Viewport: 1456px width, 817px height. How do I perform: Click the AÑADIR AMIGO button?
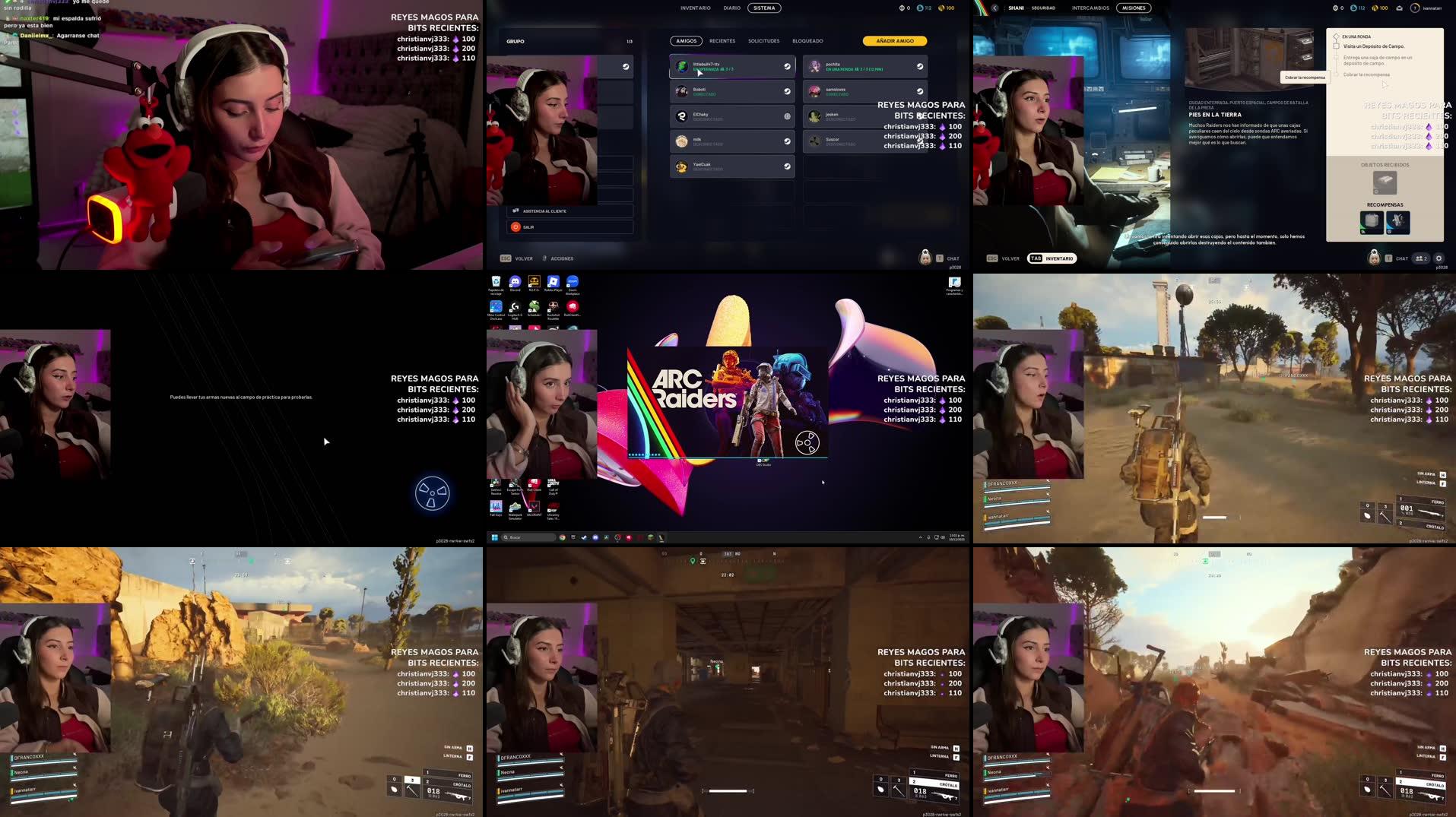coord(893,40)
